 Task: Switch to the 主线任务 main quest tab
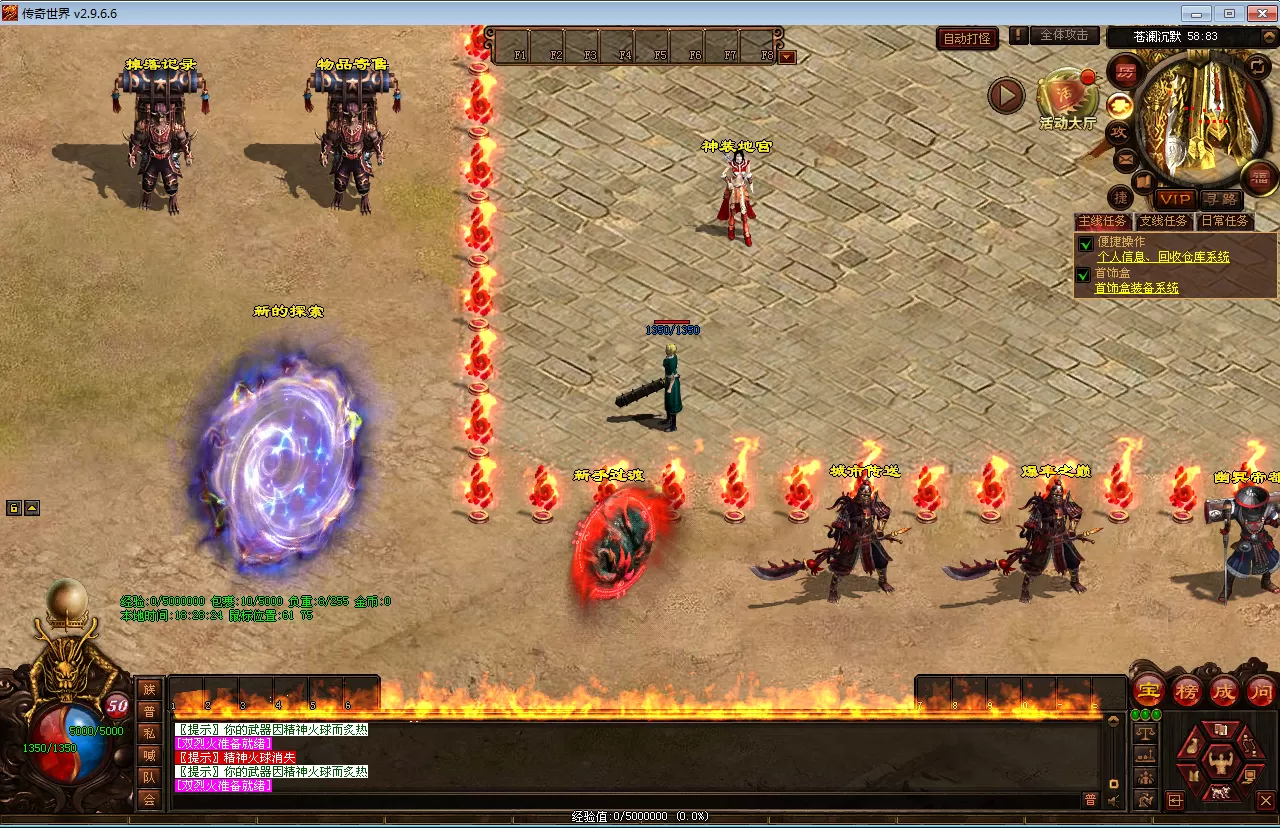point(1102,221)
